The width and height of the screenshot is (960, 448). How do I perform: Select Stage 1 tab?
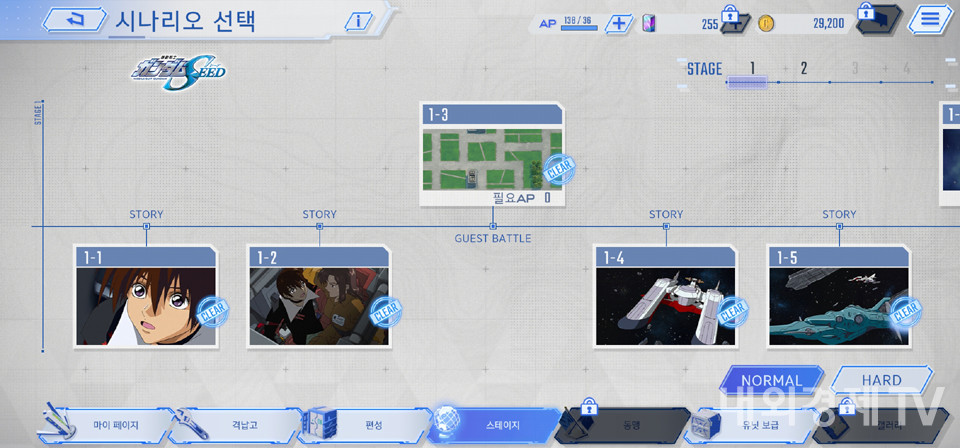(x=753, y=69)
